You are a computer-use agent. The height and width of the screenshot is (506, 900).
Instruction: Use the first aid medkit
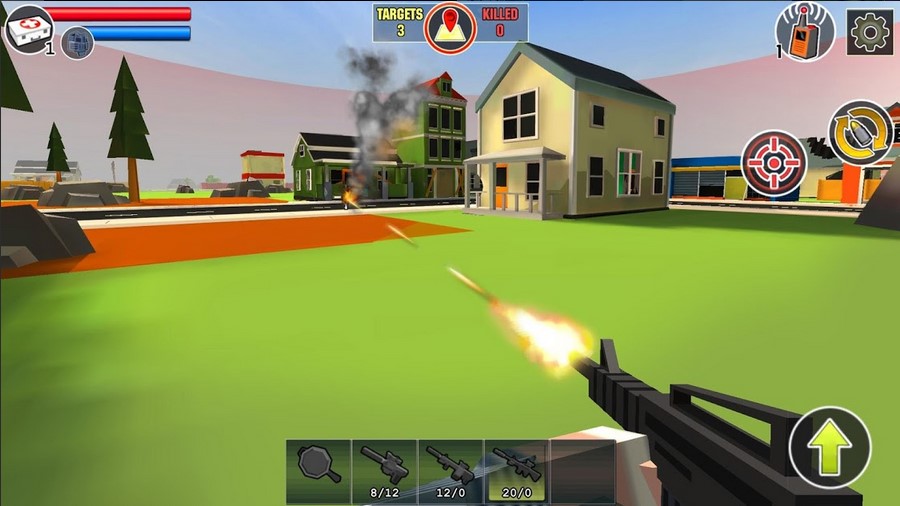[x=28, y=27]
